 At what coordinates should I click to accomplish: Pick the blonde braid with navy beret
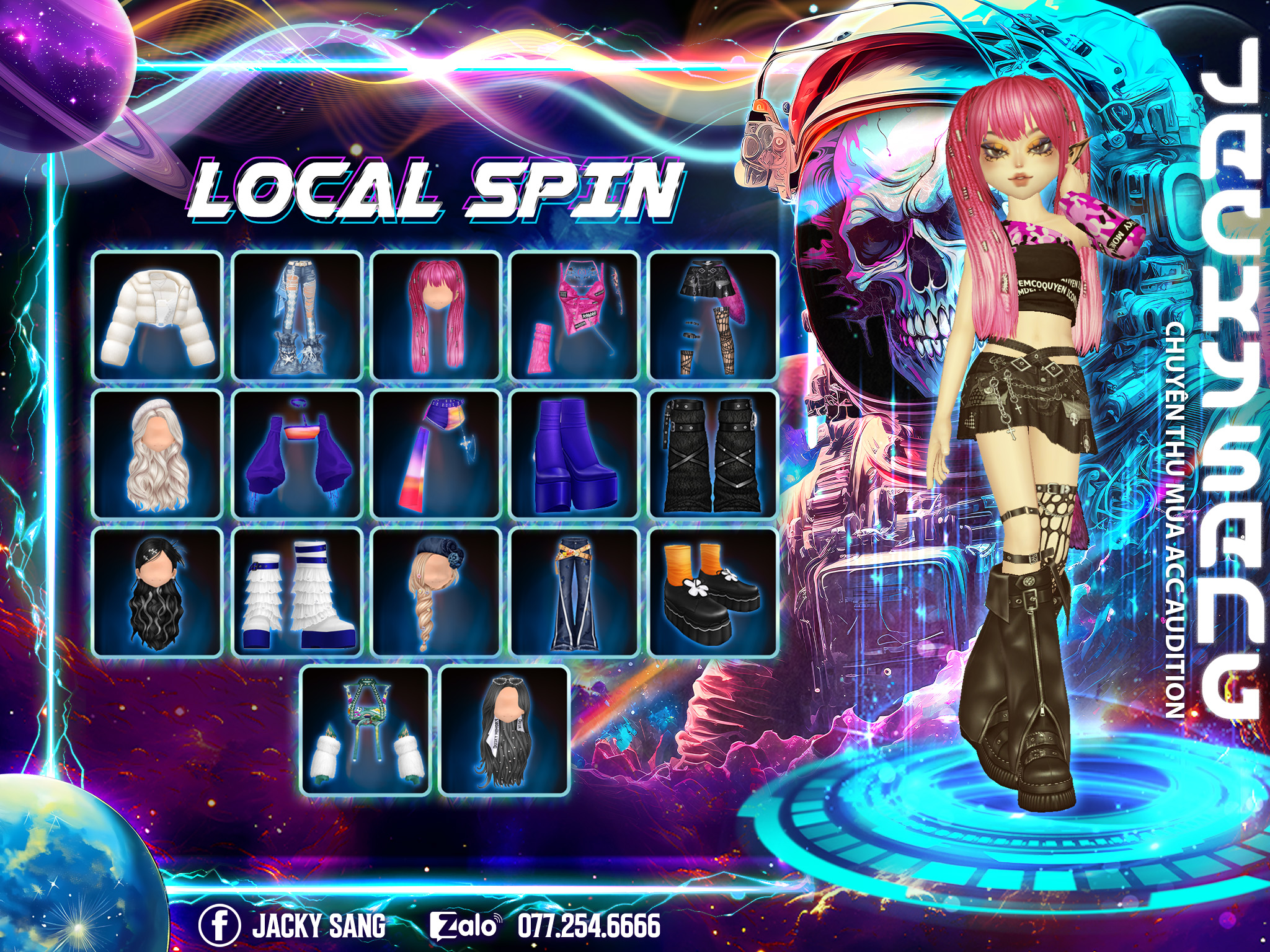(436, 593)
